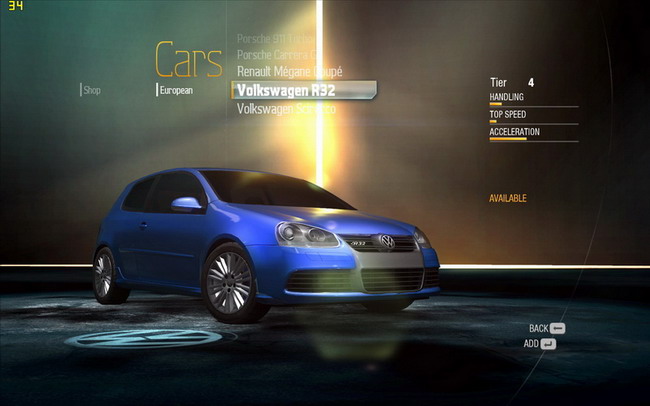Go to the Shop breadcrumb
650x406 pixels.
click(x=92, y=90)
